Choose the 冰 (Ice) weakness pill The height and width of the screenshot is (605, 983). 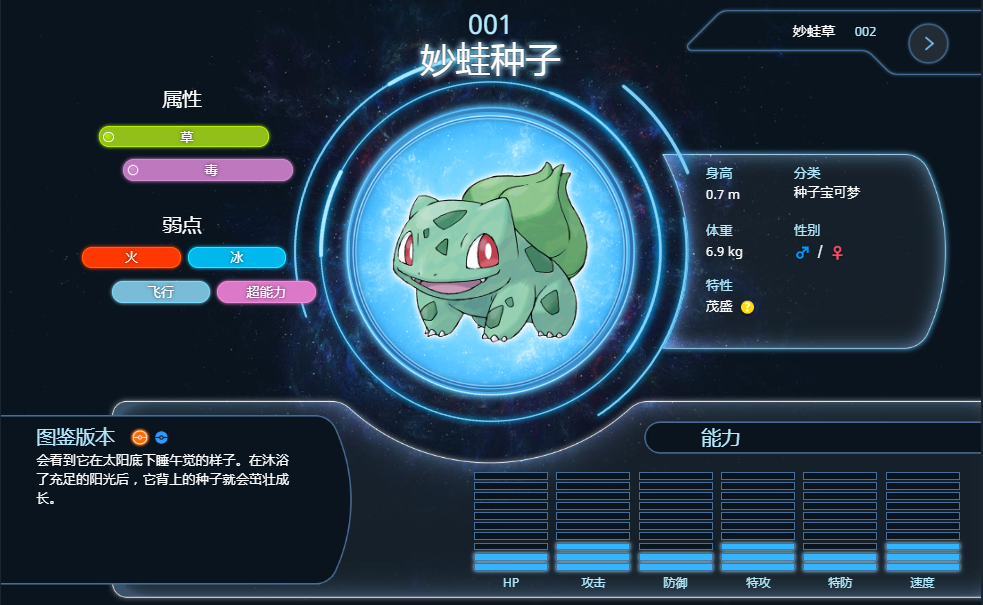[237, 258]
